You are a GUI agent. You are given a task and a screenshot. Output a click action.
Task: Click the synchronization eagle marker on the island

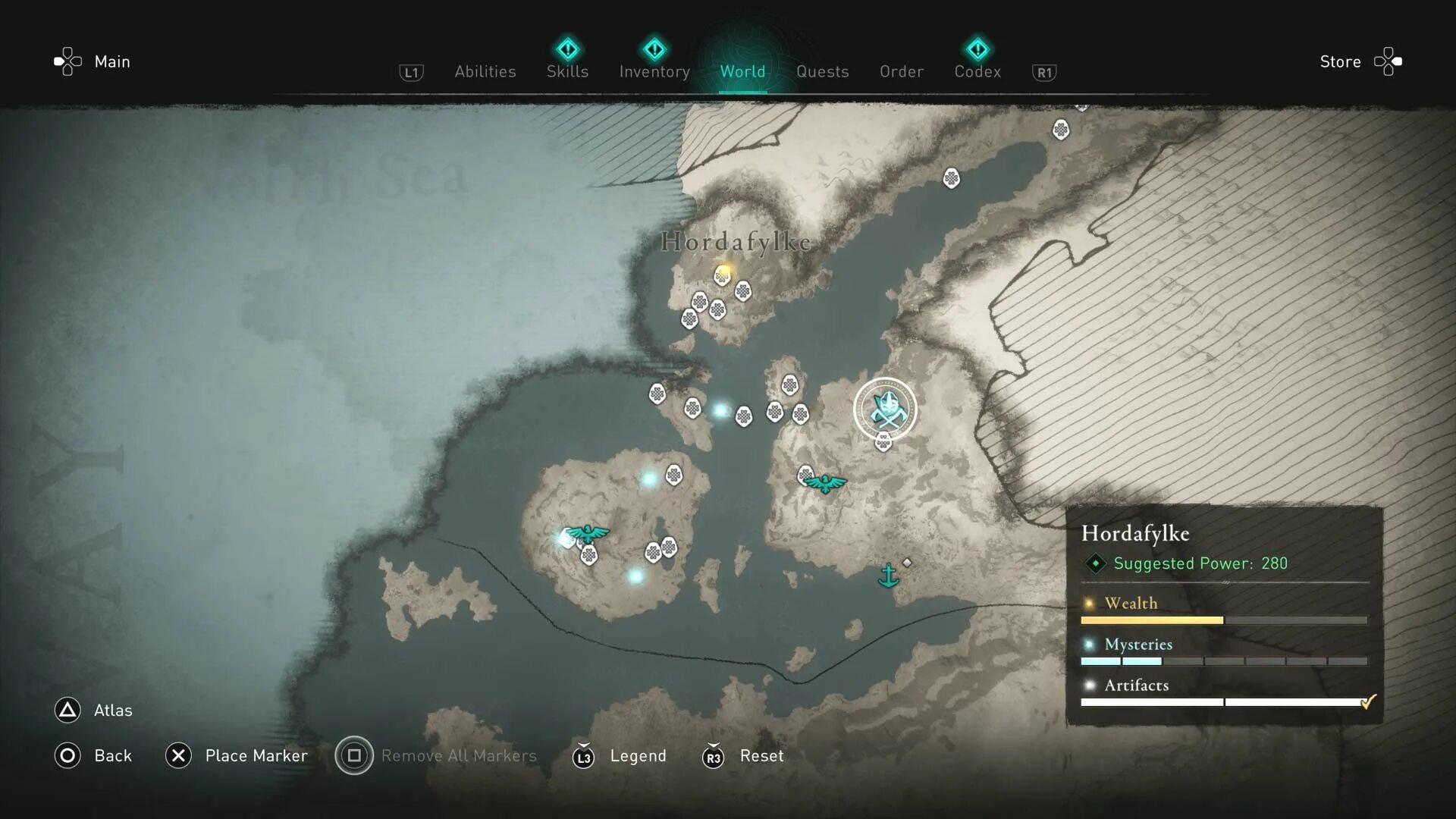pyautogui.click(x=588, y=533)
